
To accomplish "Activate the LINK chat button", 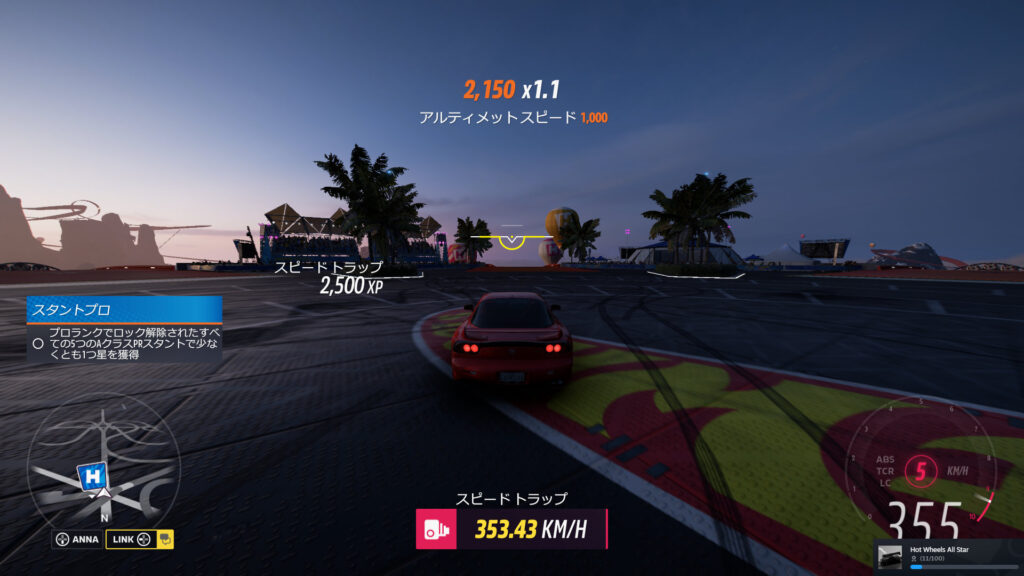I will 139,539.
